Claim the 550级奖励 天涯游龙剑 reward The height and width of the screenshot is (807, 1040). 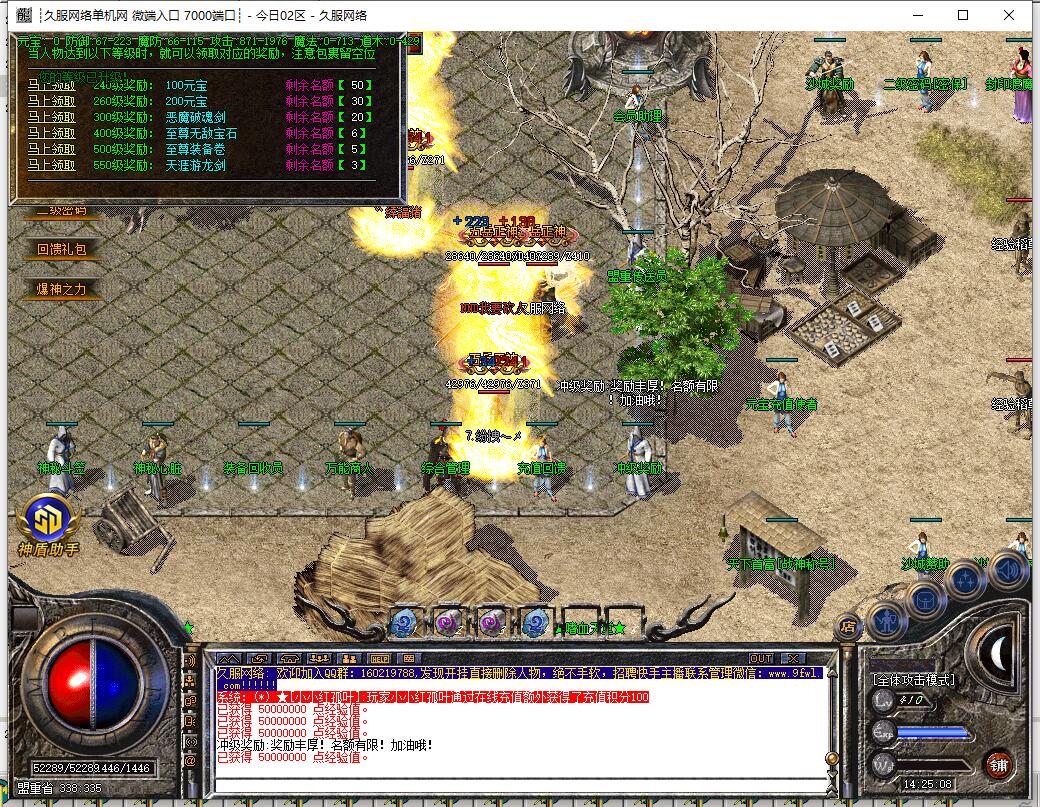(51, 165)
